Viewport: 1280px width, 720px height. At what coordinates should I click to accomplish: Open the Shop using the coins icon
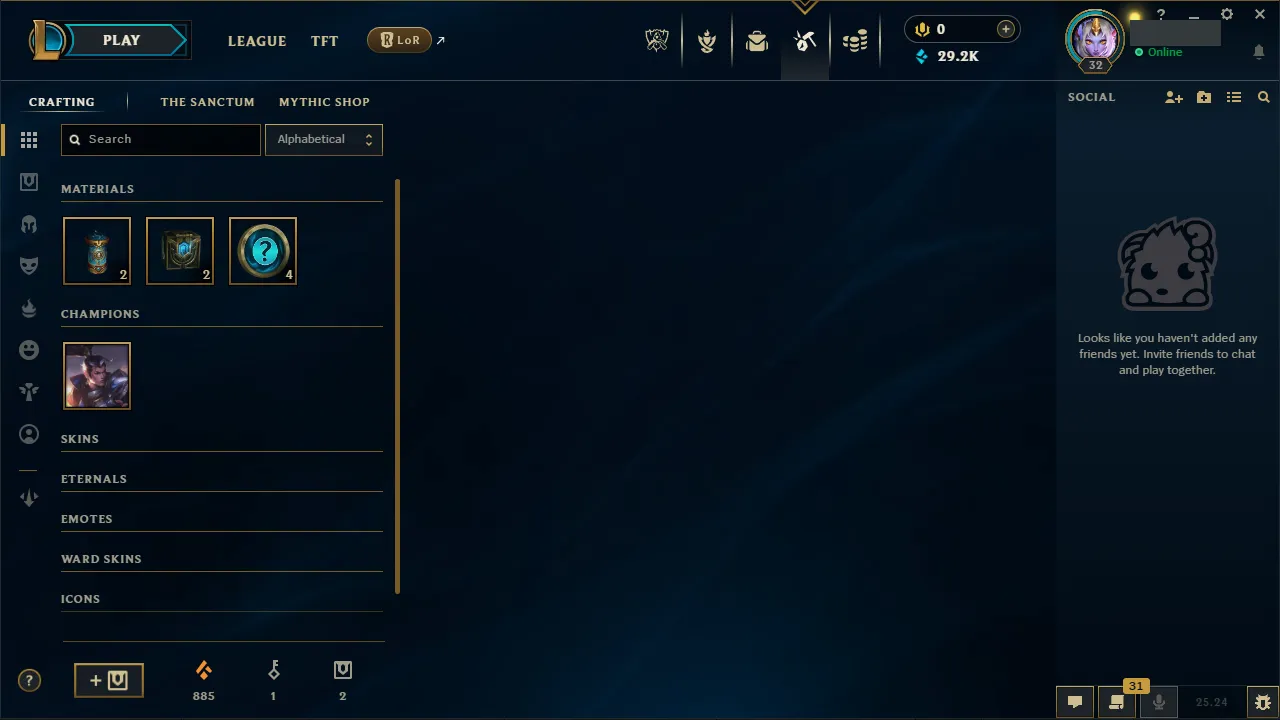click(855, 40)
